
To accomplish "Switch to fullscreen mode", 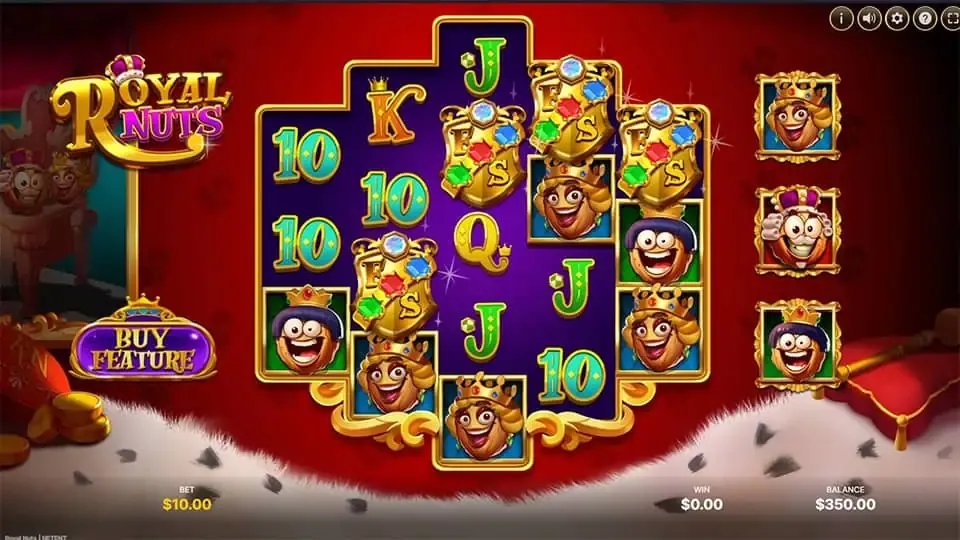I will click(x=949, y=17).
